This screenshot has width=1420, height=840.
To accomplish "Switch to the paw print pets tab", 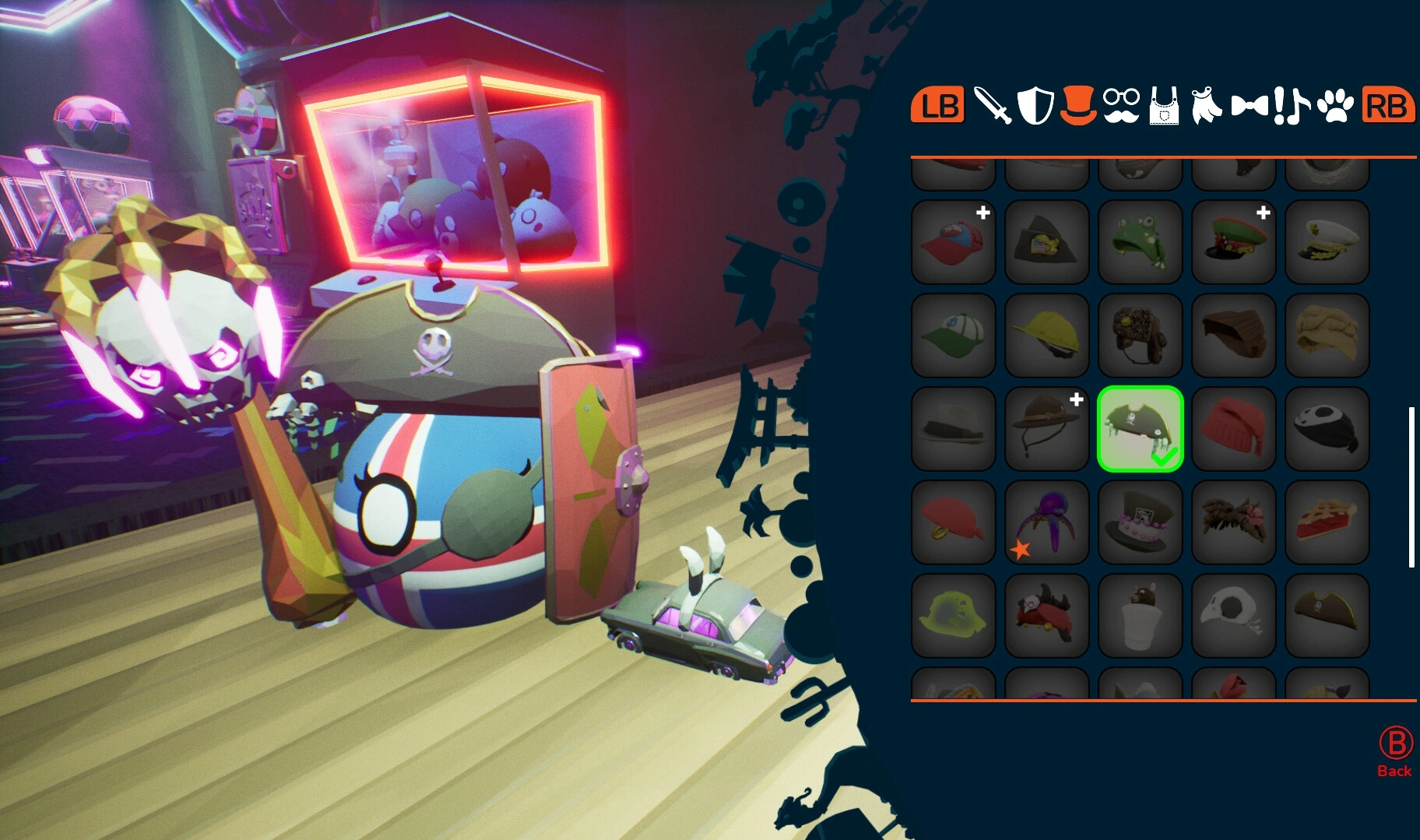I will coord(1335,106).
